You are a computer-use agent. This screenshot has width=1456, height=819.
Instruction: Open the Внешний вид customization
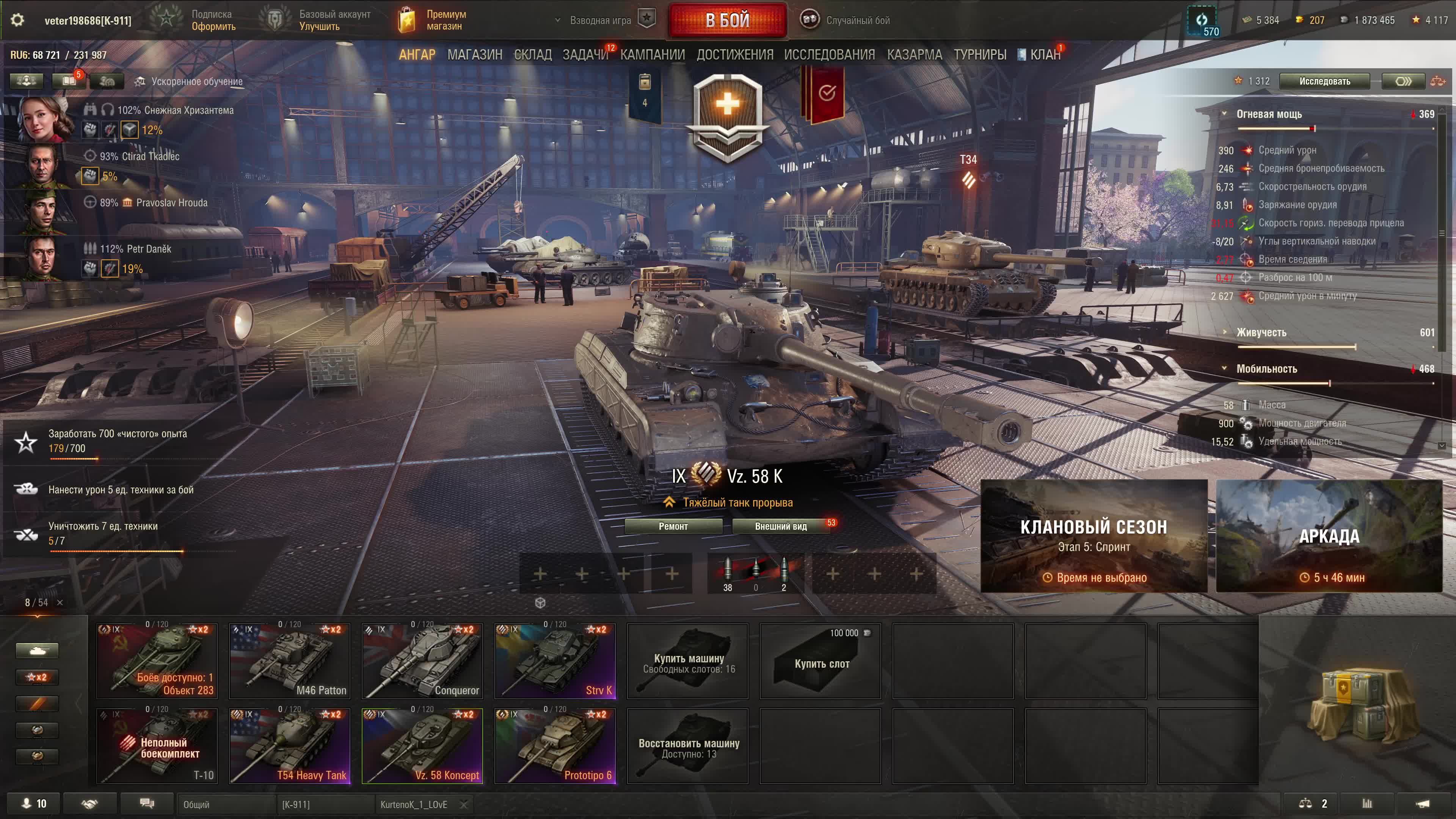(781, 526)
